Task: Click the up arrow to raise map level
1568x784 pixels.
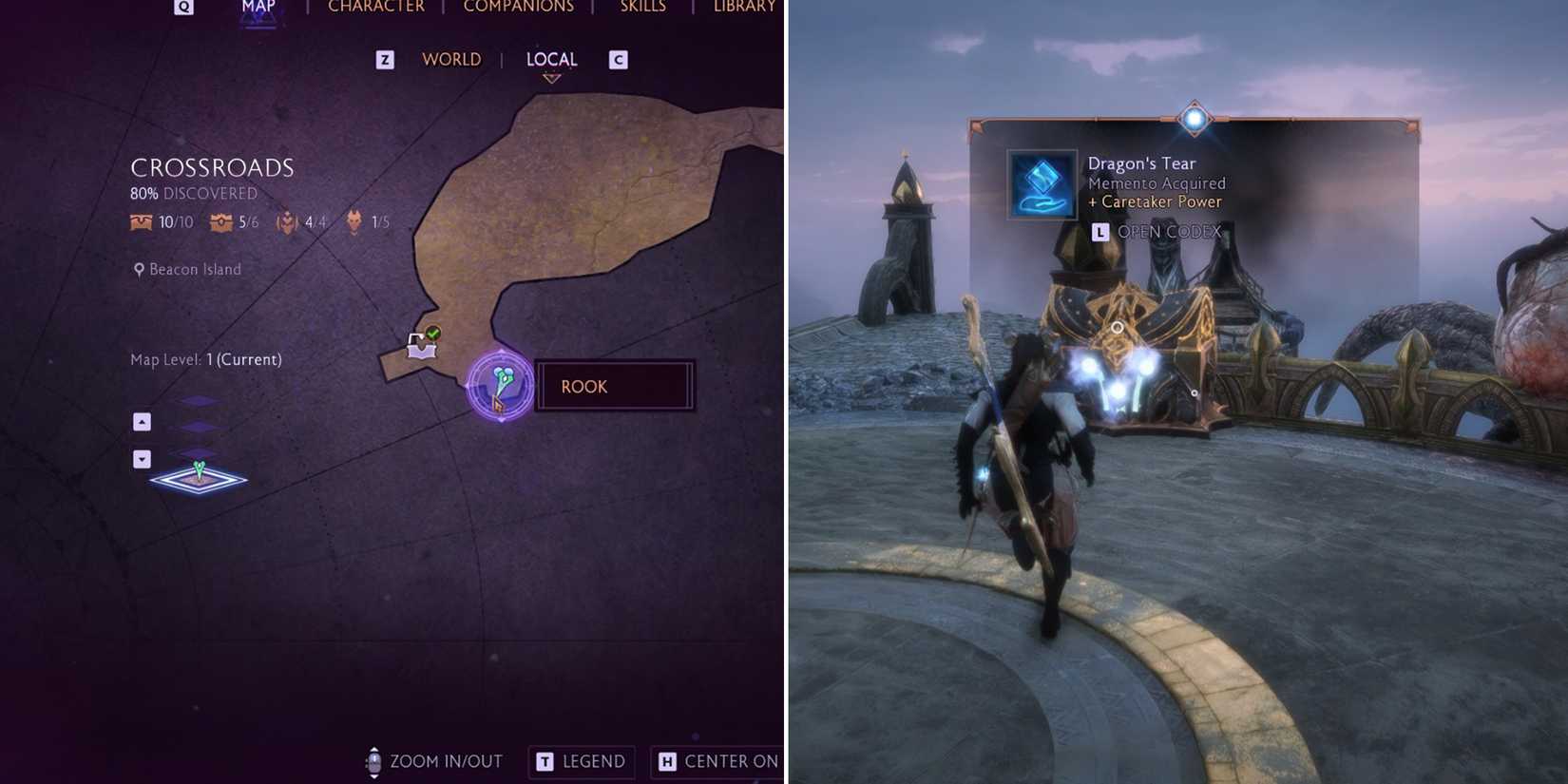Action: [x=141, y=421]
